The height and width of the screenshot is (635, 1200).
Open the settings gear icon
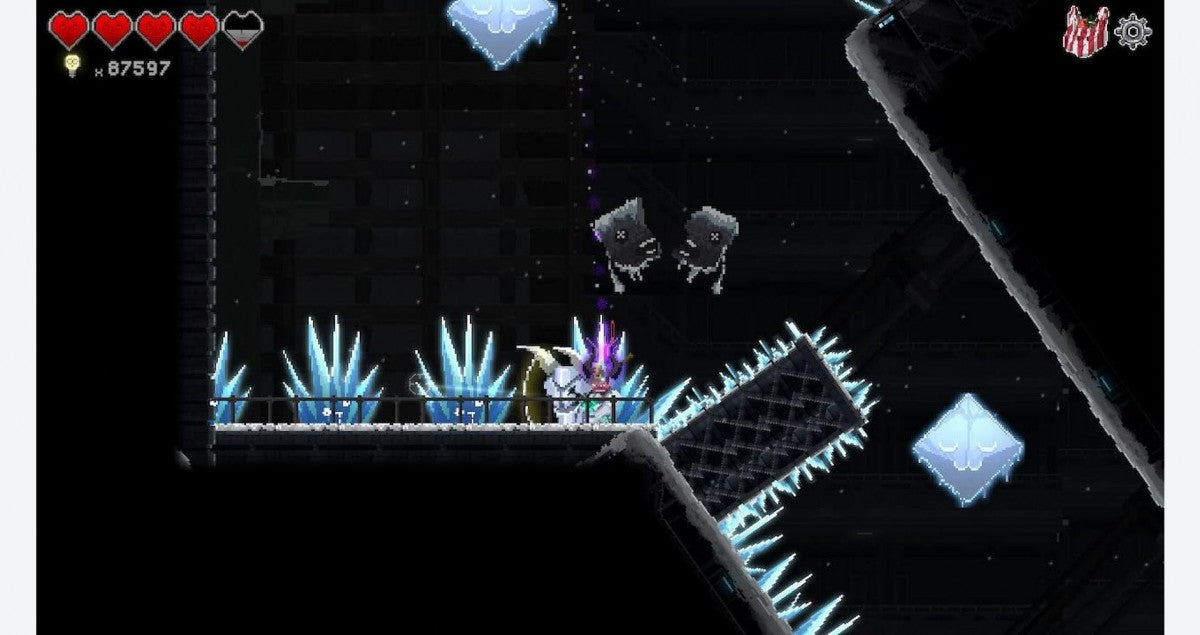1133,31
